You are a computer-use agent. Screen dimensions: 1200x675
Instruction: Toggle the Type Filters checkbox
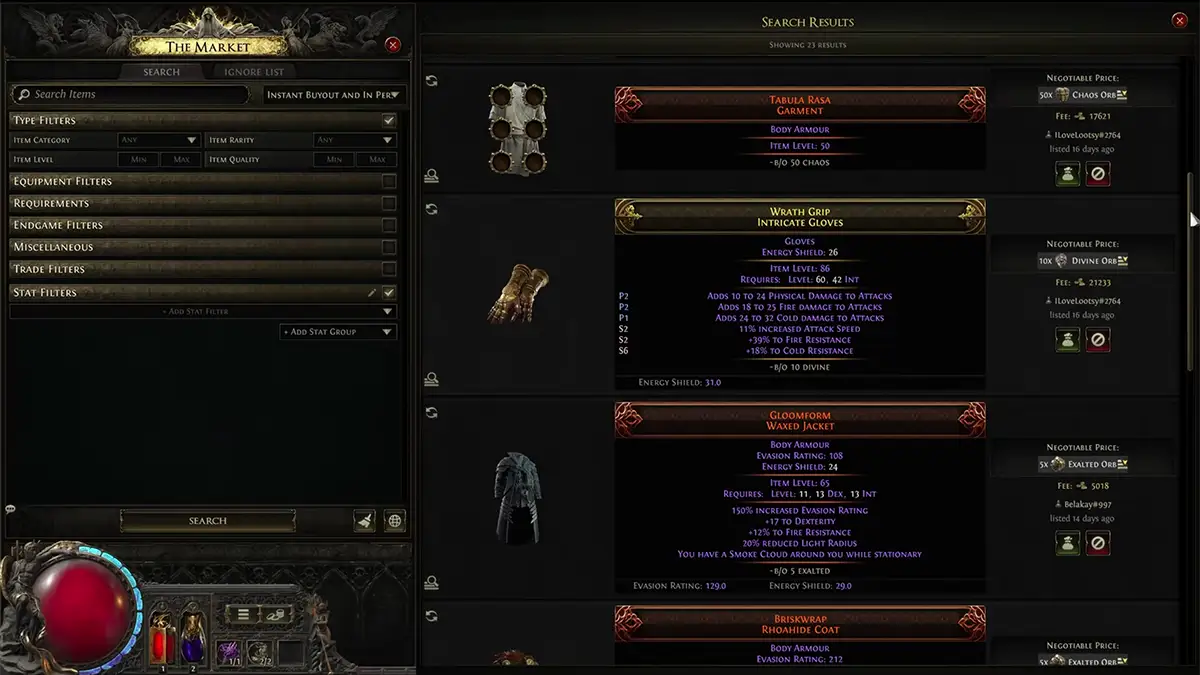tap(389, 120)
